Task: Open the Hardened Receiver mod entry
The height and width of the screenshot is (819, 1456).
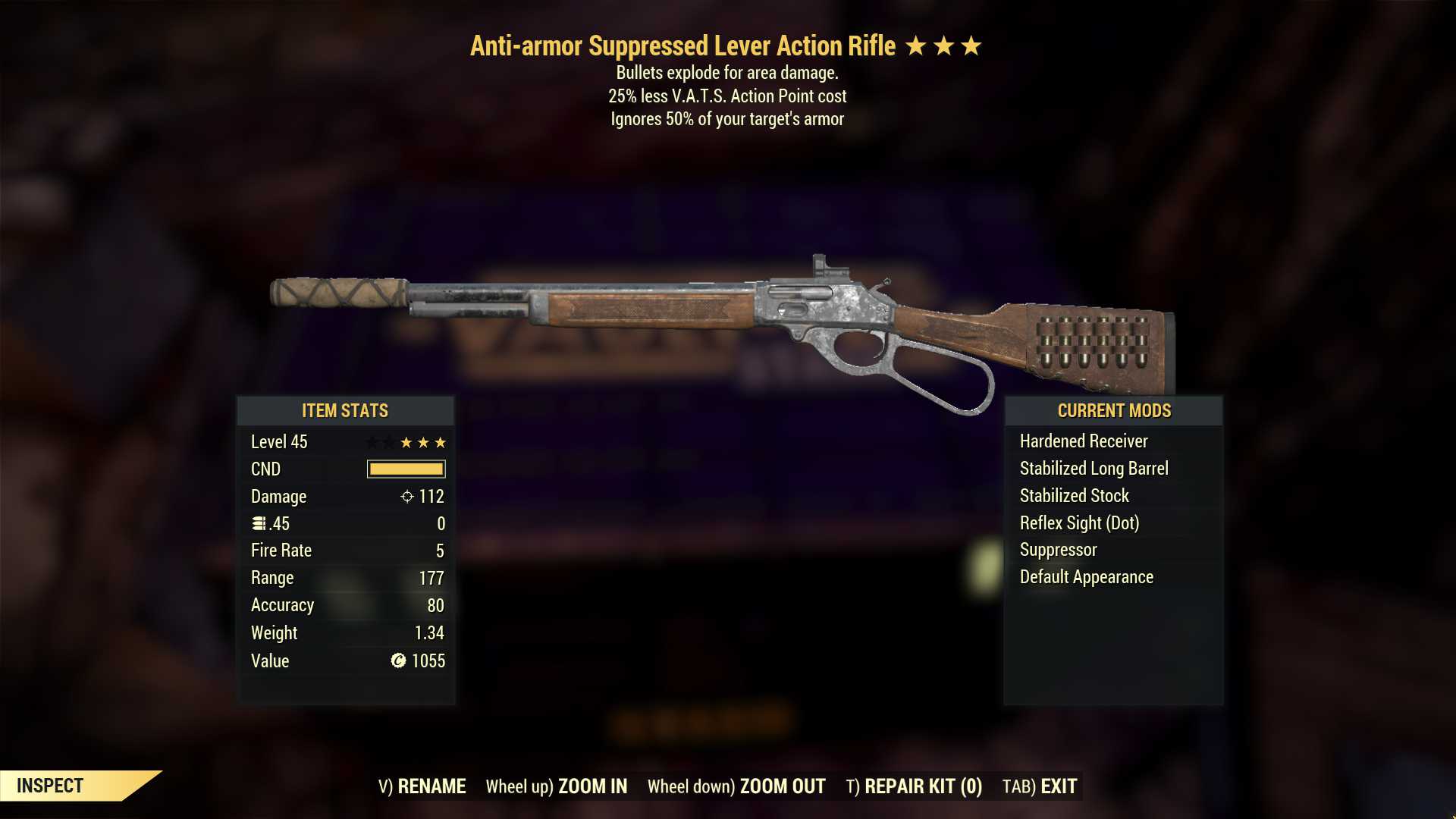Action: point(1083,441)
